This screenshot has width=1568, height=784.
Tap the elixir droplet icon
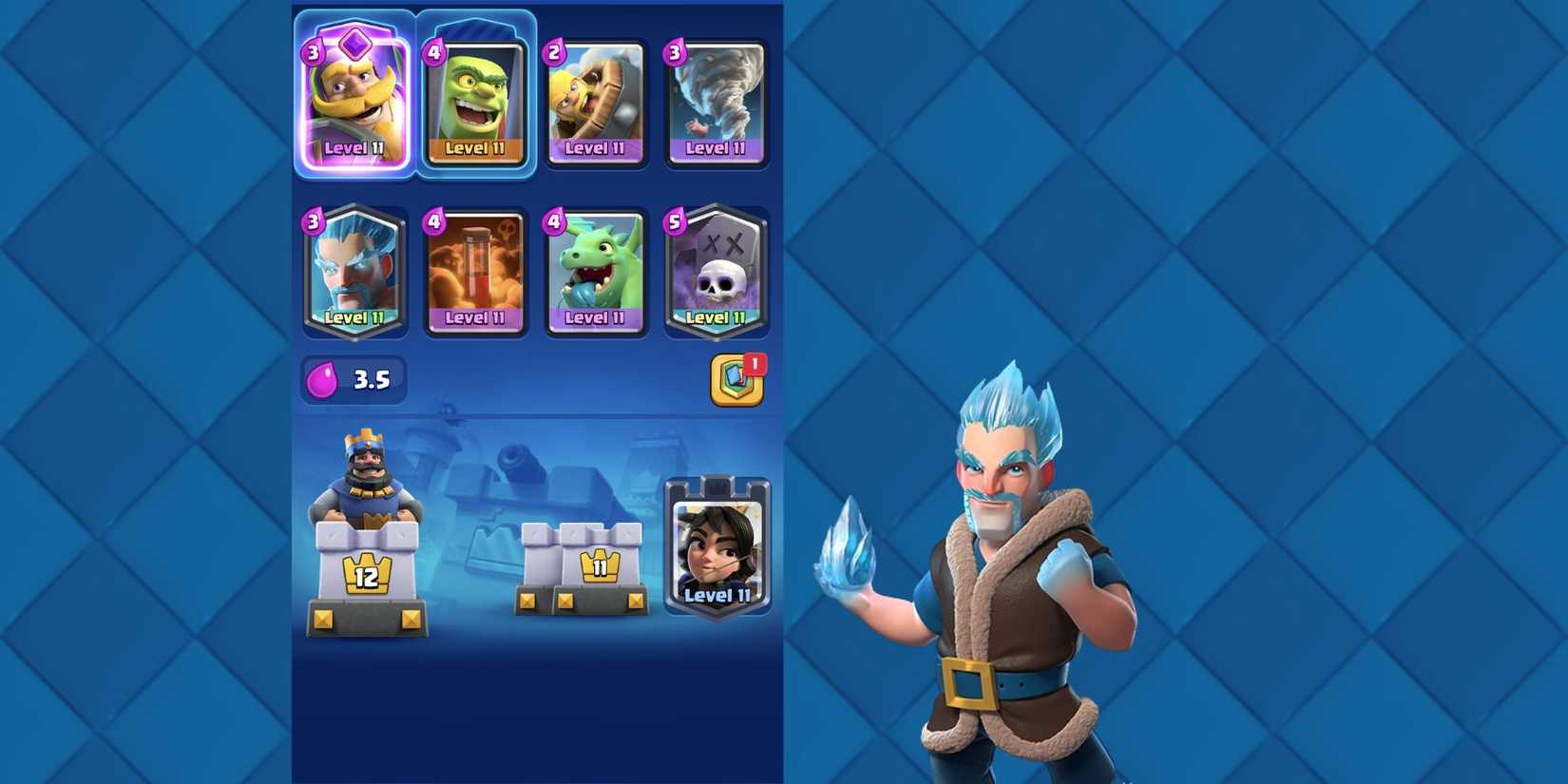tap(323, 377)
